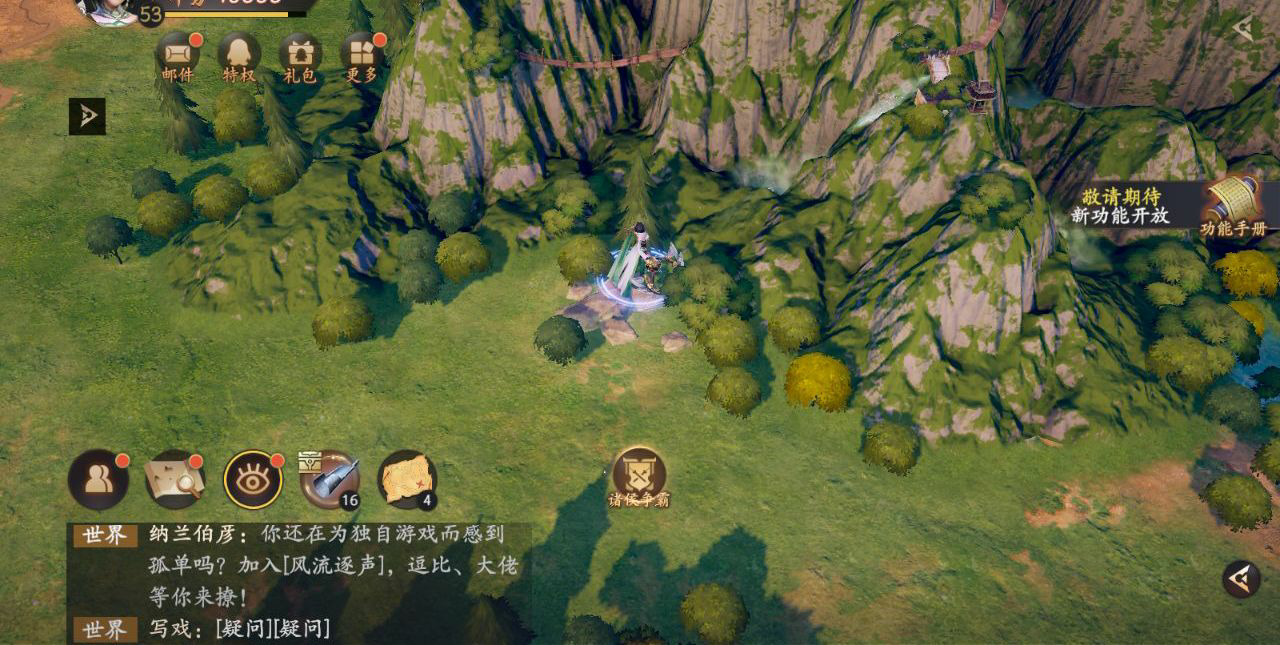Viewport: 1280px width, 645px height.
Task: Open the 诸侯争霸 event icon
Action: coord(639,474)
